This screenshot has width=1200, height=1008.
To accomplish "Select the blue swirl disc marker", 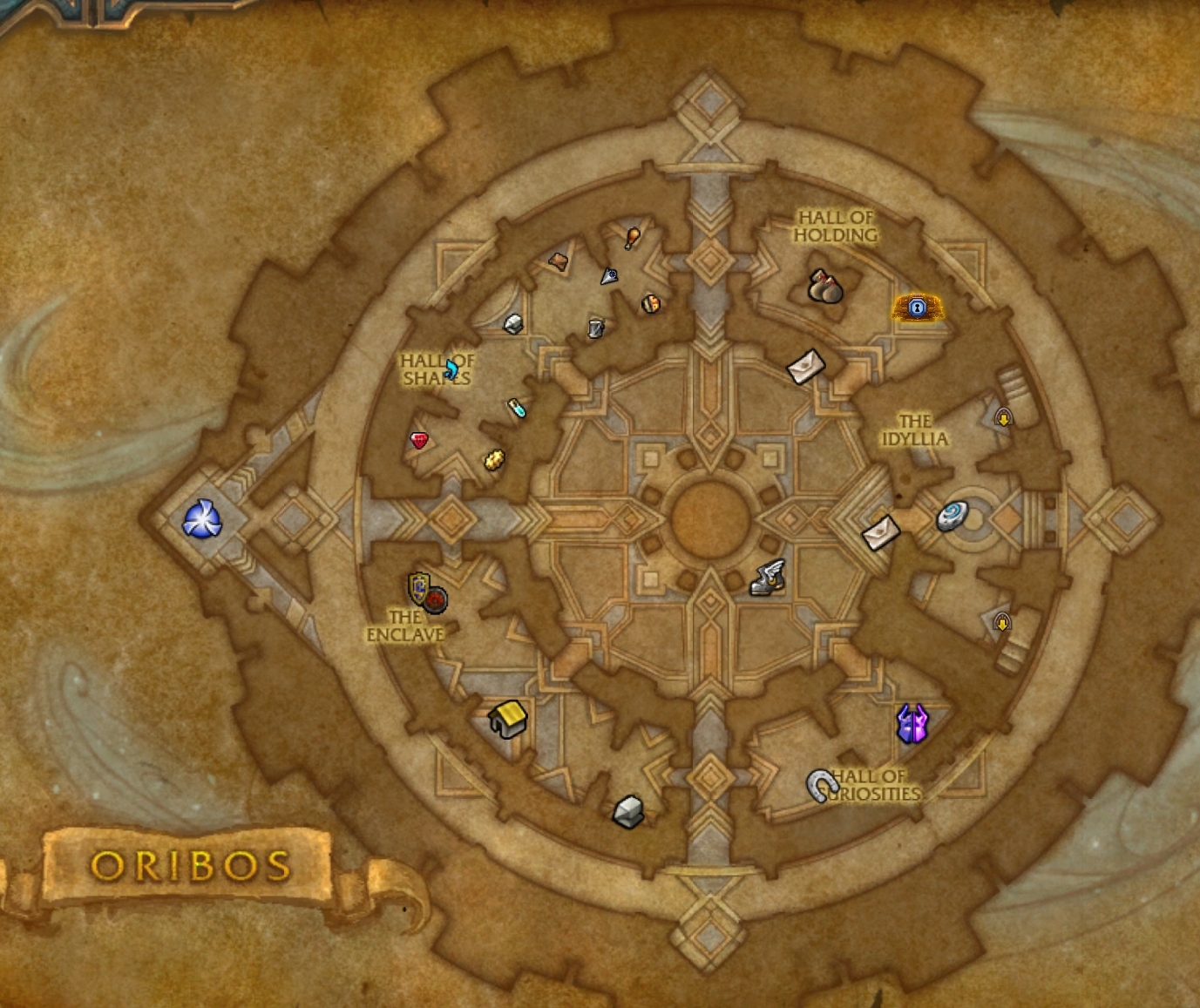I will click(x=952, y=515).
